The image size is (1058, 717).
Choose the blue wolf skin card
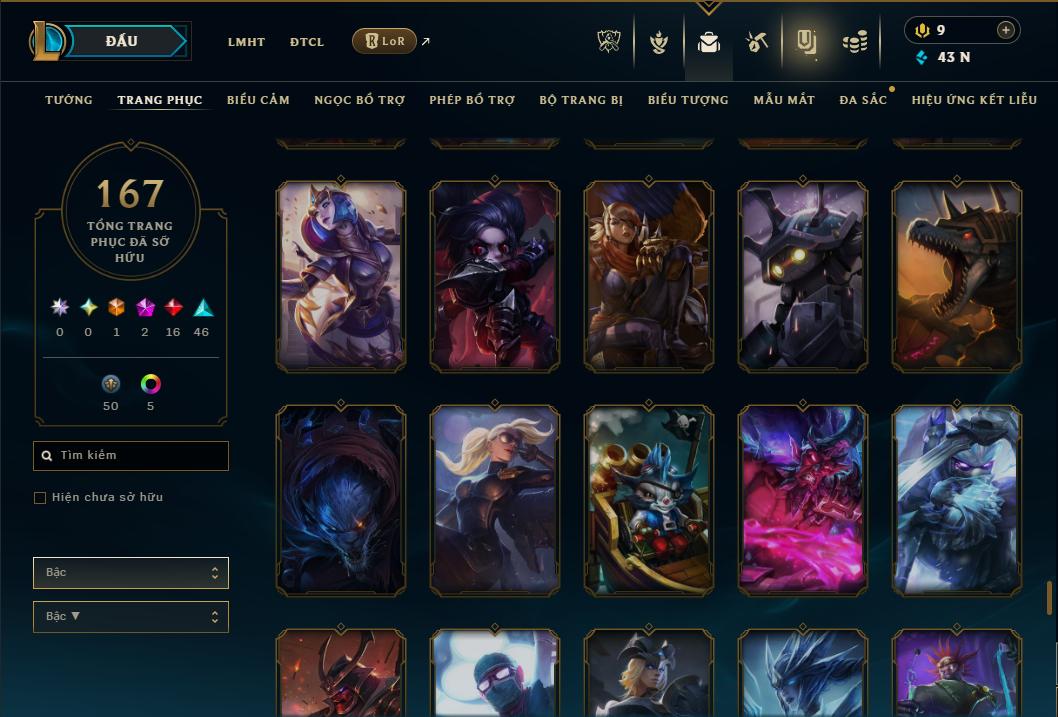(341, 500)
